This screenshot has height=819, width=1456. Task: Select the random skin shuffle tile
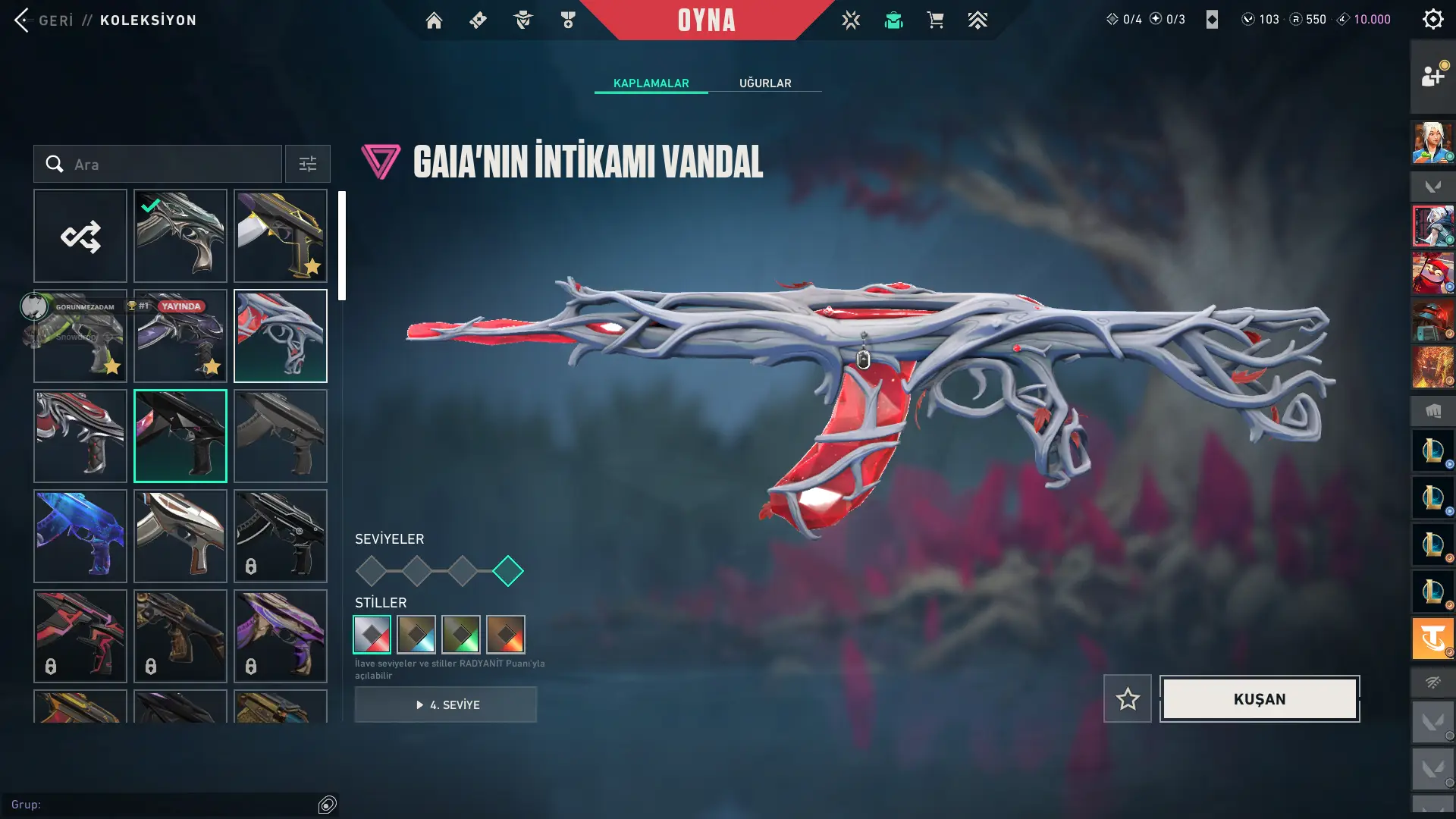(80, 237)
